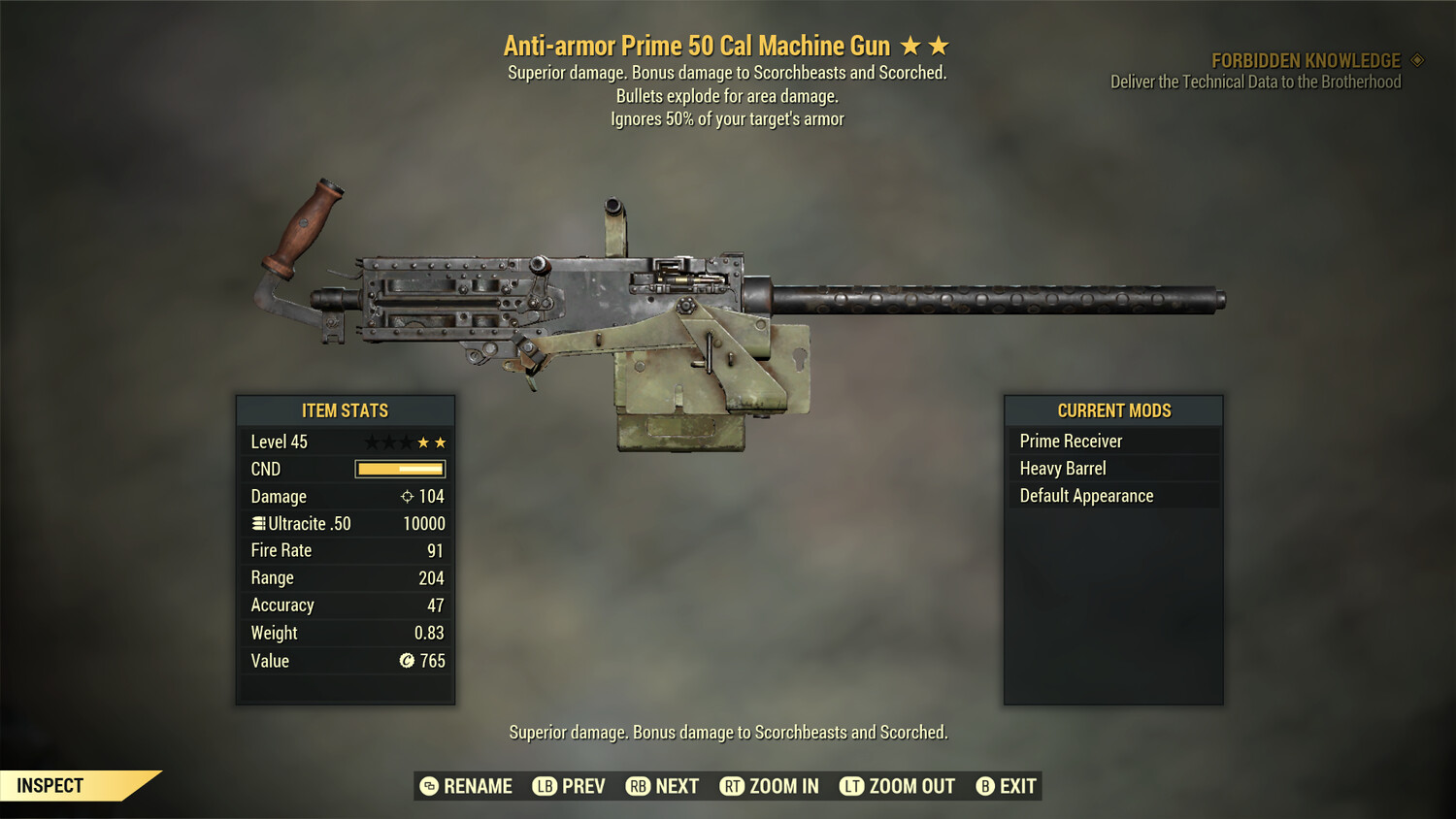Click the CND condition bar
Screen dimensions: 1456x819
click(402, 469)
